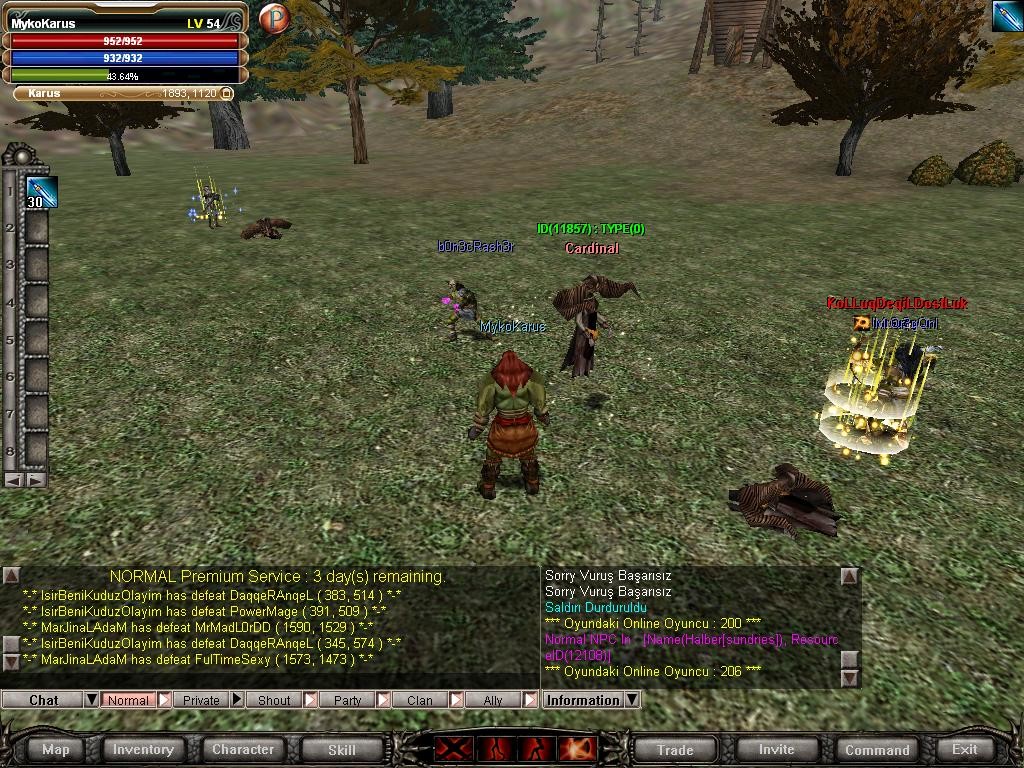Click the Trade button

coord(675,749)
